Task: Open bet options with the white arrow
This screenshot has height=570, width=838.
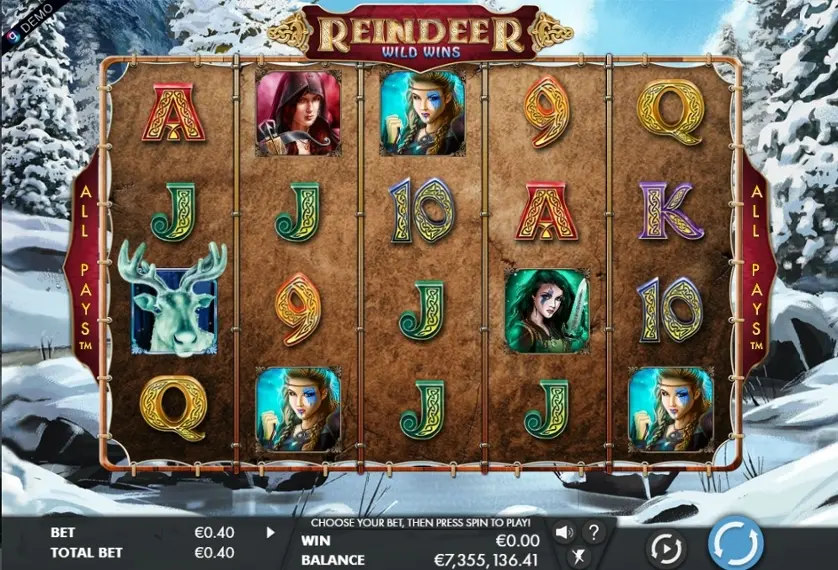Action: (x=270, y=533)
